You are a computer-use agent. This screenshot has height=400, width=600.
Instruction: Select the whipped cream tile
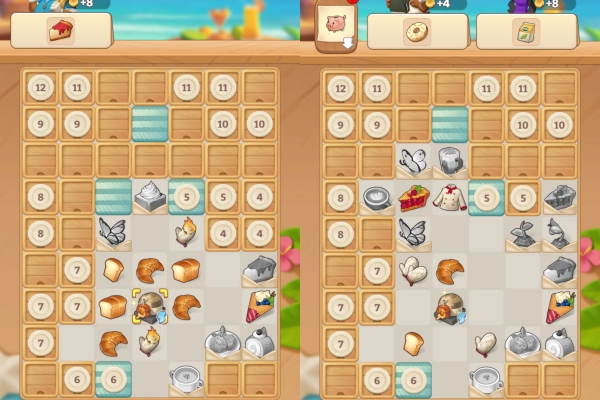pyautogui.click(x=150, y=195)
